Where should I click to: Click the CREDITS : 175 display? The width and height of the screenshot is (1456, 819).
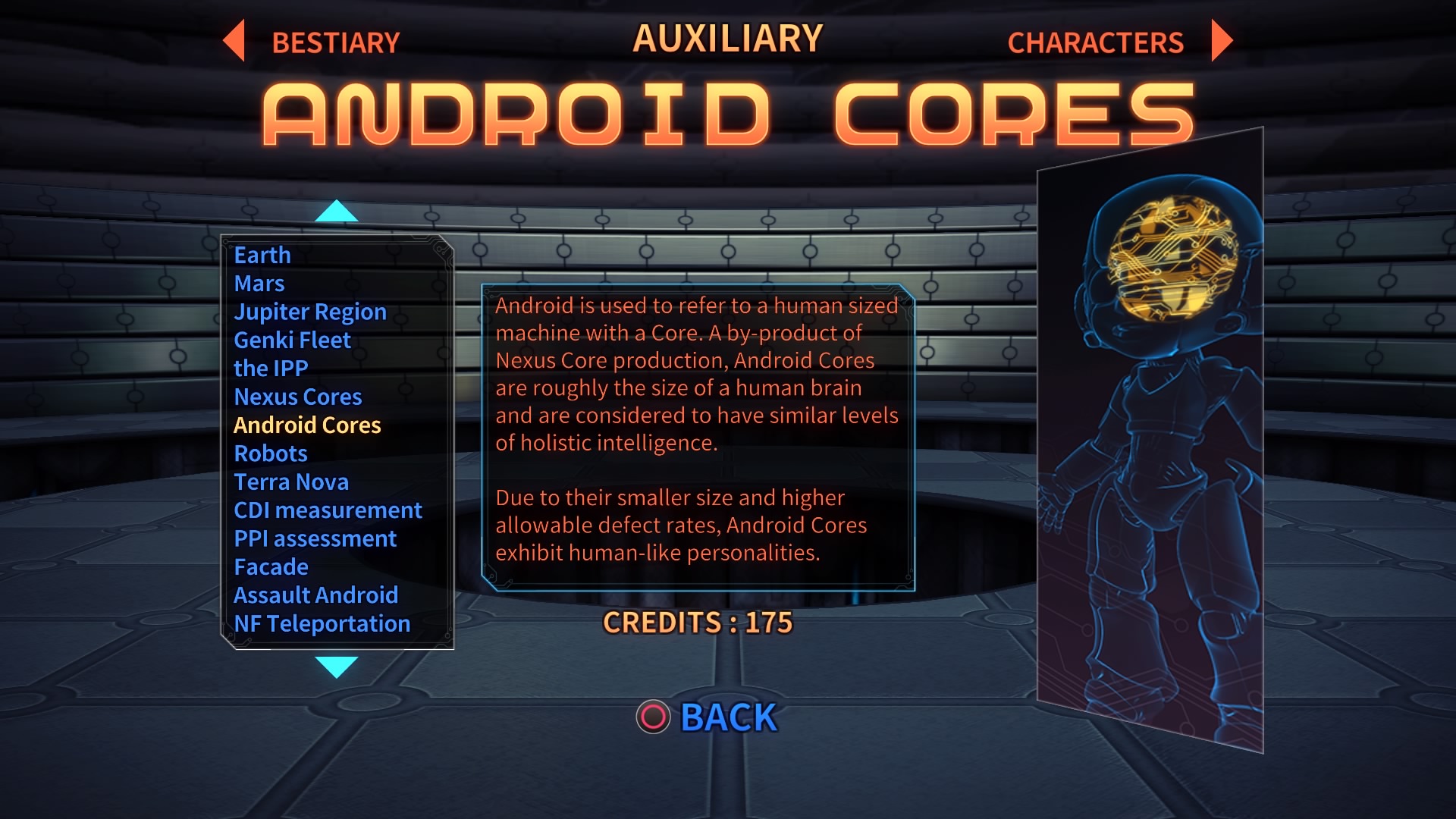click(x=697, y=623)
